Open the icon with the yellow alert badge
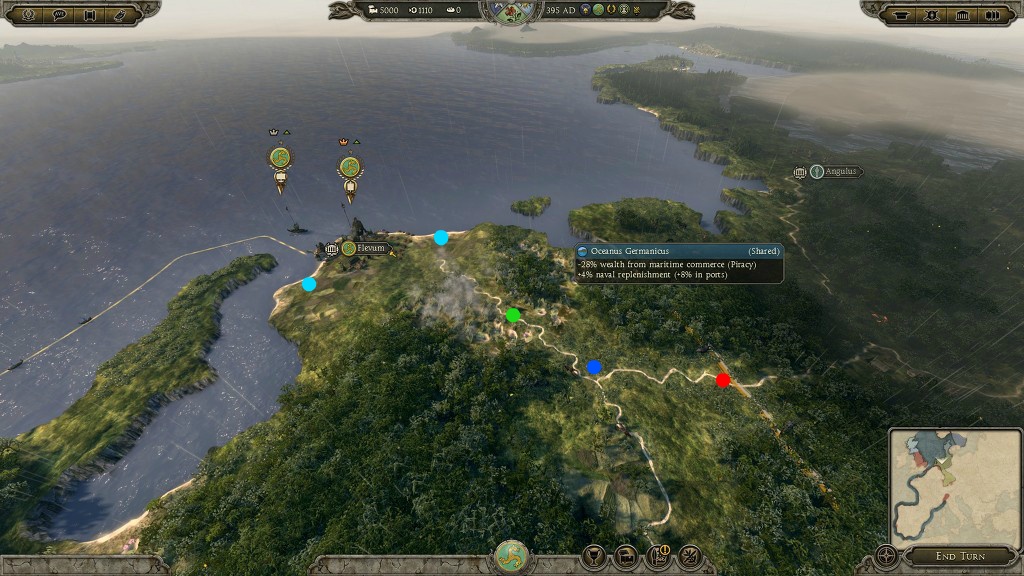This screenshot has height=576, width=1024. coord(658,556)
